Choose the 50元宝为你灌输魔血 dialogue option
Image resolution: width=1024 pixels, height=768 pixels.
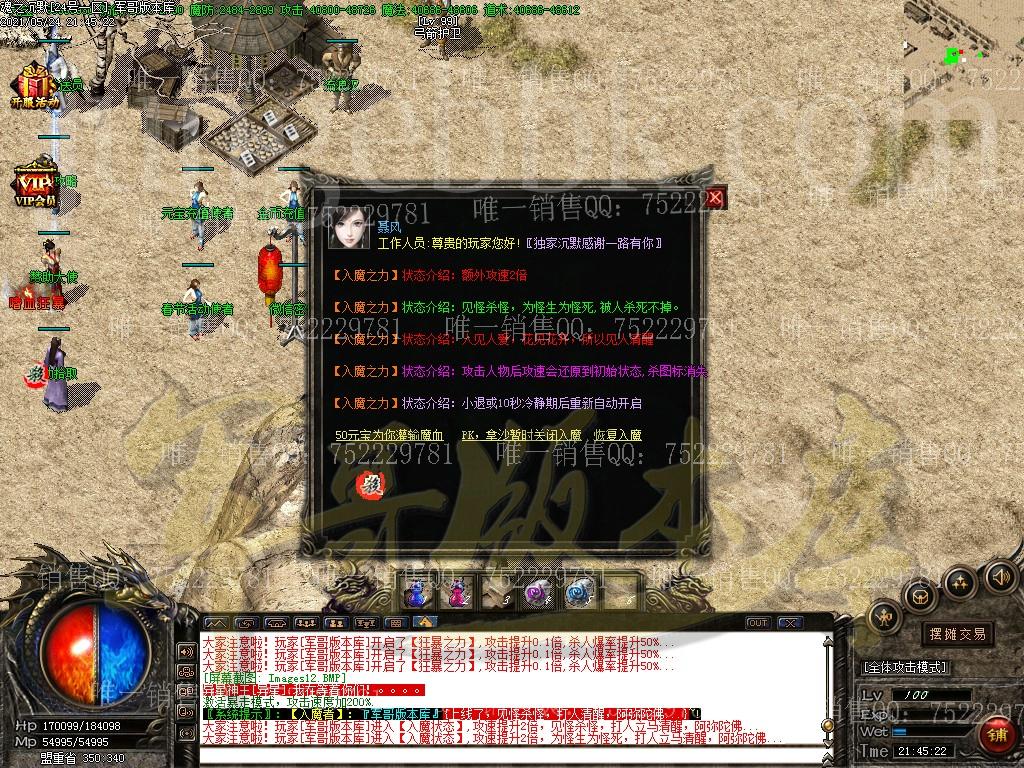[x=389, y=436]
